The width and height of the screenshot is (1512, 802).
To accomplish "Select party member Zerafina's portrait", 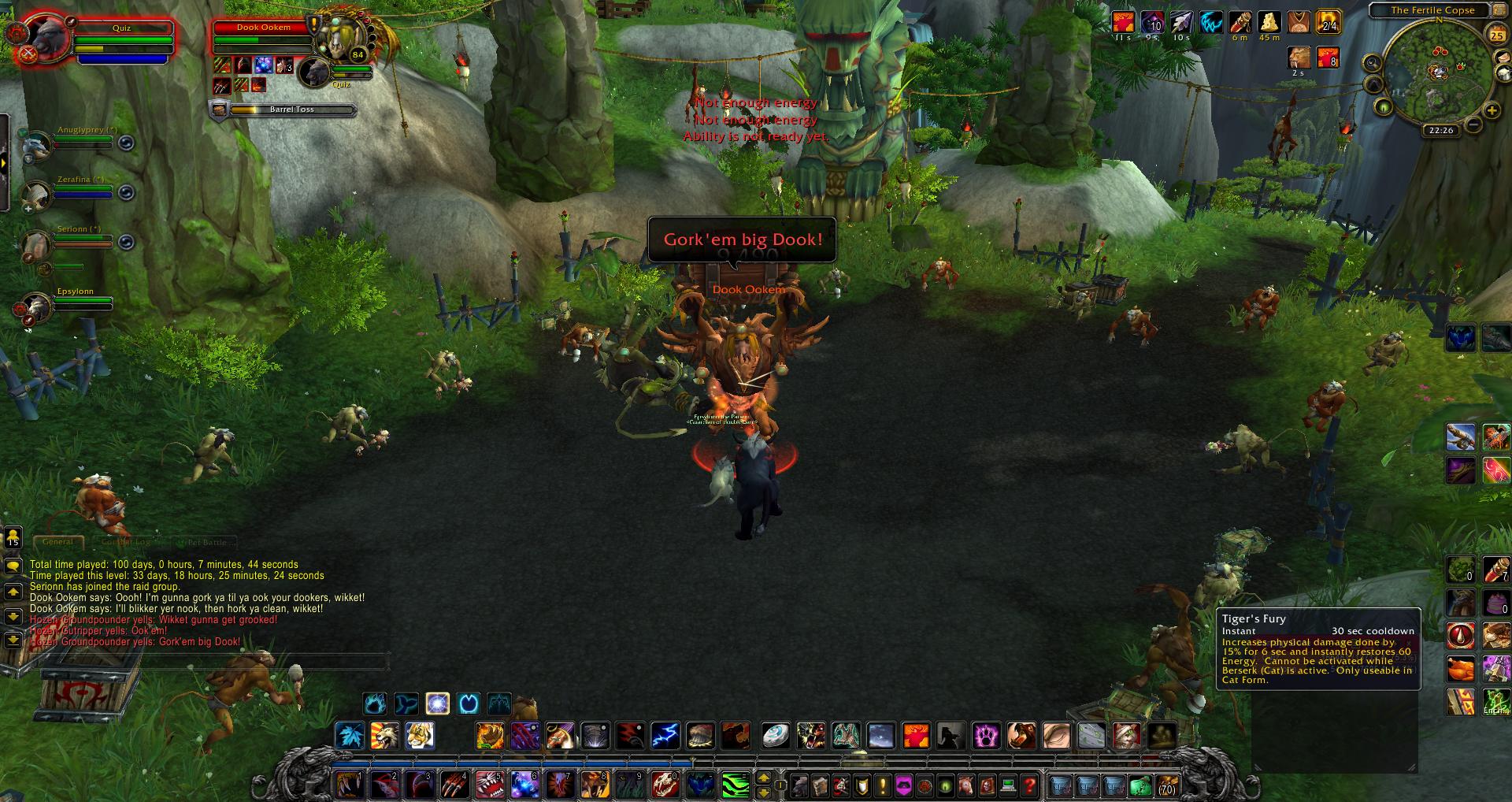I will pos(37,194).
